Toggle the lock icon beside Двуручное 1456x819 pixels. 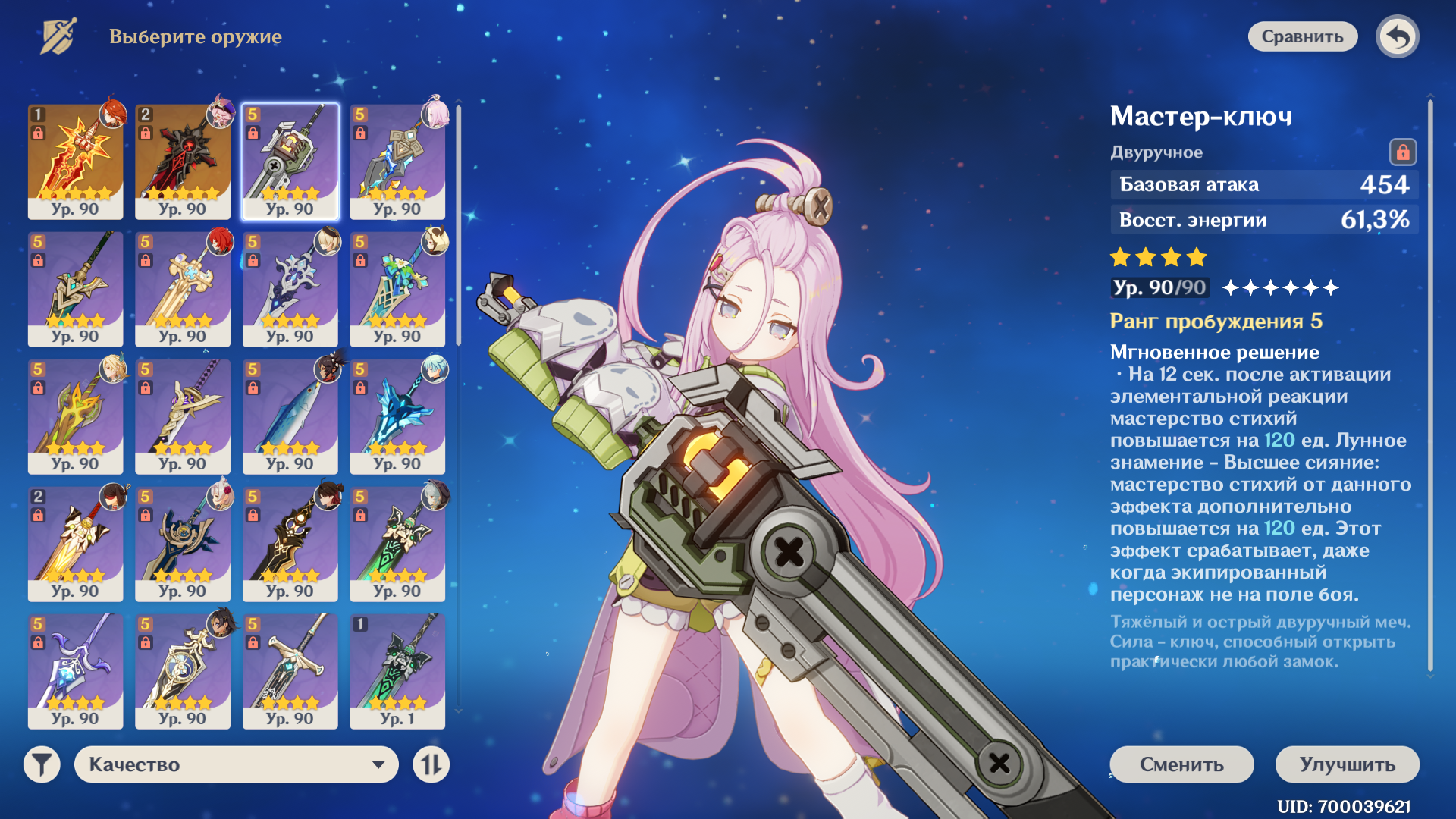click(1402, 152)
